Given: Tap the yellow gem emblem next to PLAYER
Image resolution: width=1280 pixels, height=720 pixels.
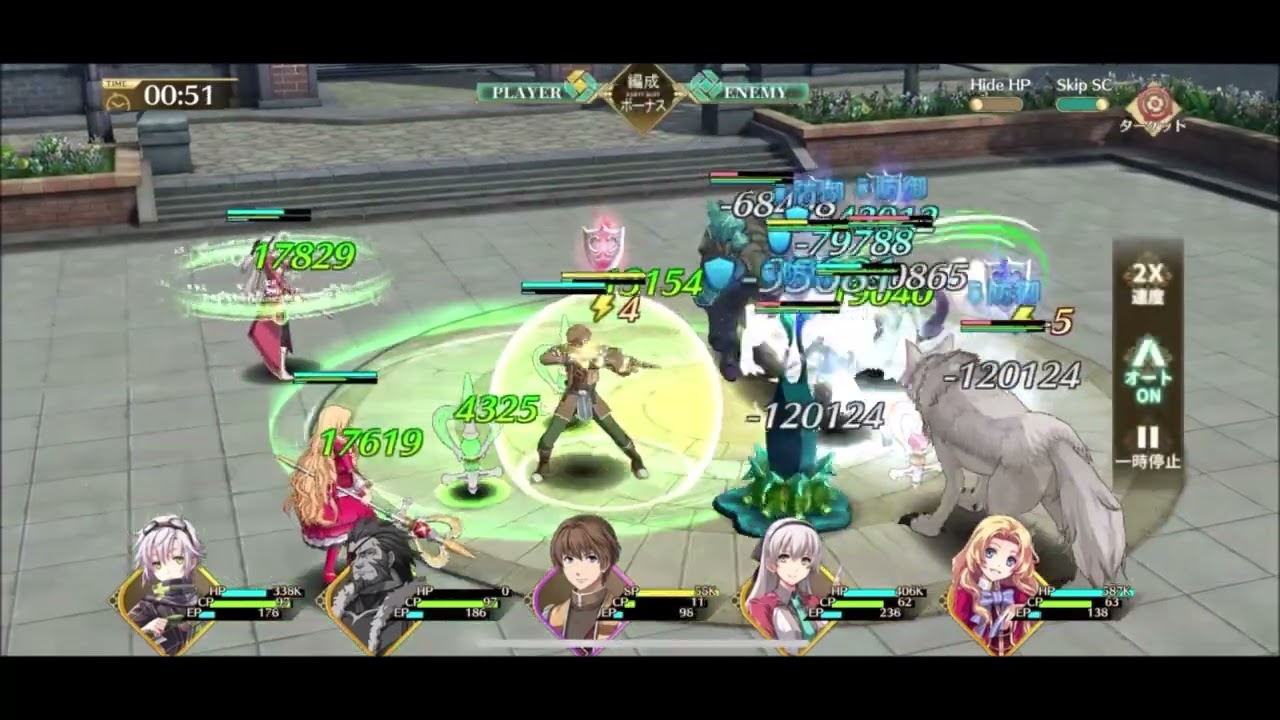Looking at the screenshot, I should click(x=580, y=89).
